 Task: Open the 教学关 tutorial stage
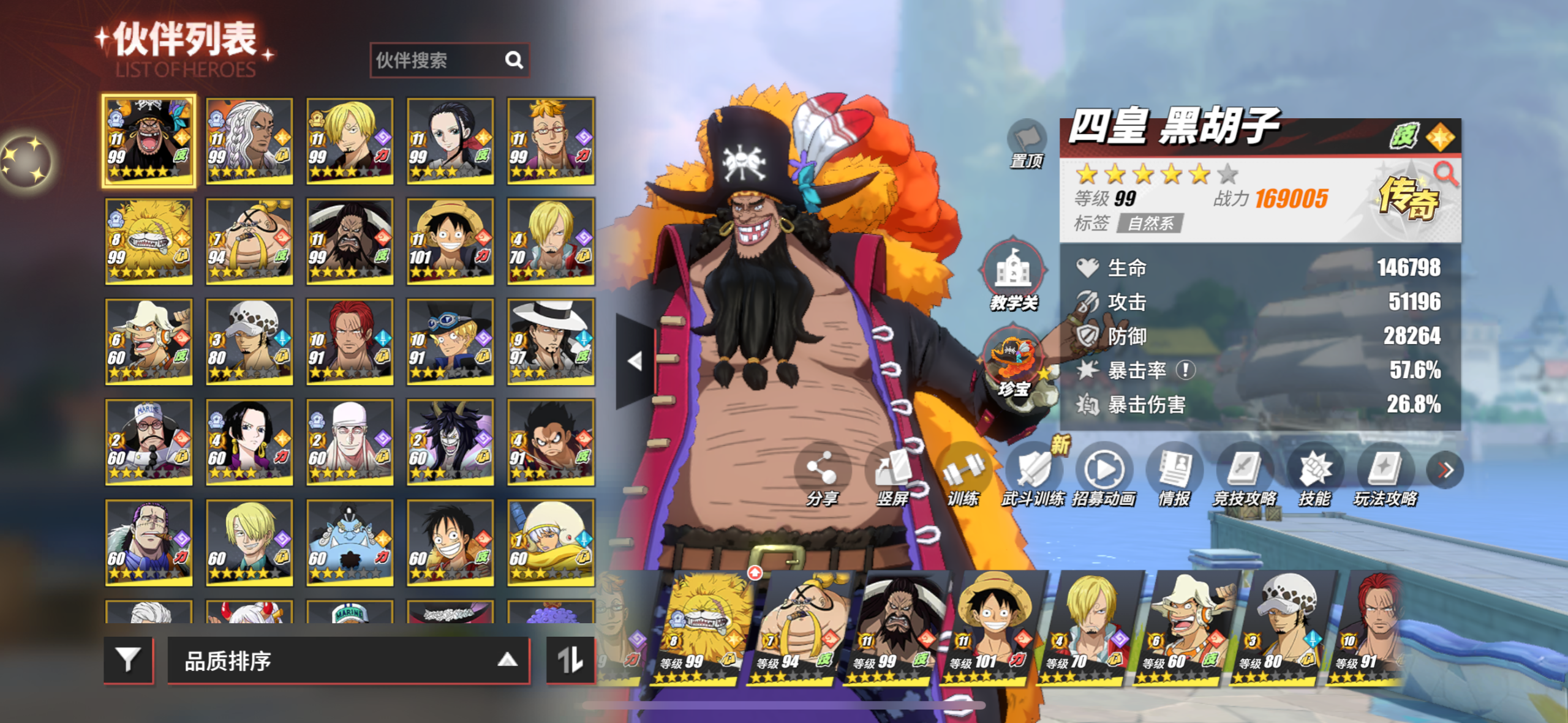(x=1013, y=275)
